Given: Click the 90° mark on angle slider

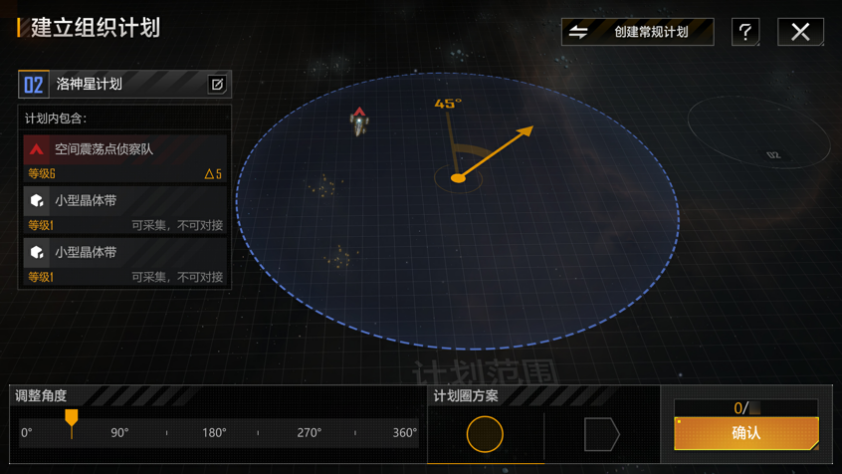Looking at the screenshot, I should tap(120, 433).
